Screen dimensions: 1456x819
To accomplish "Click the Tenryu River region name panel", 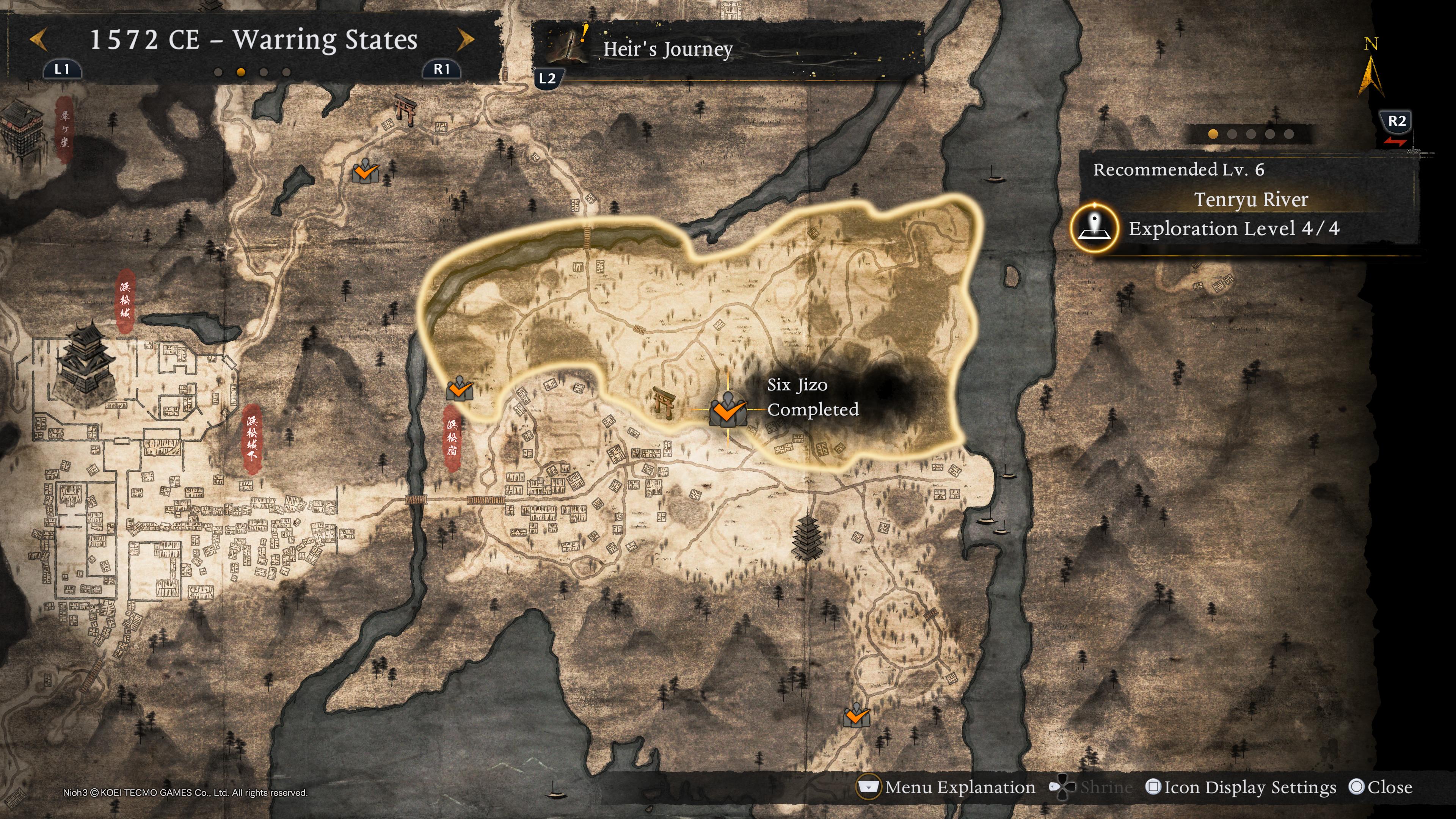I will pos(1250,199).
